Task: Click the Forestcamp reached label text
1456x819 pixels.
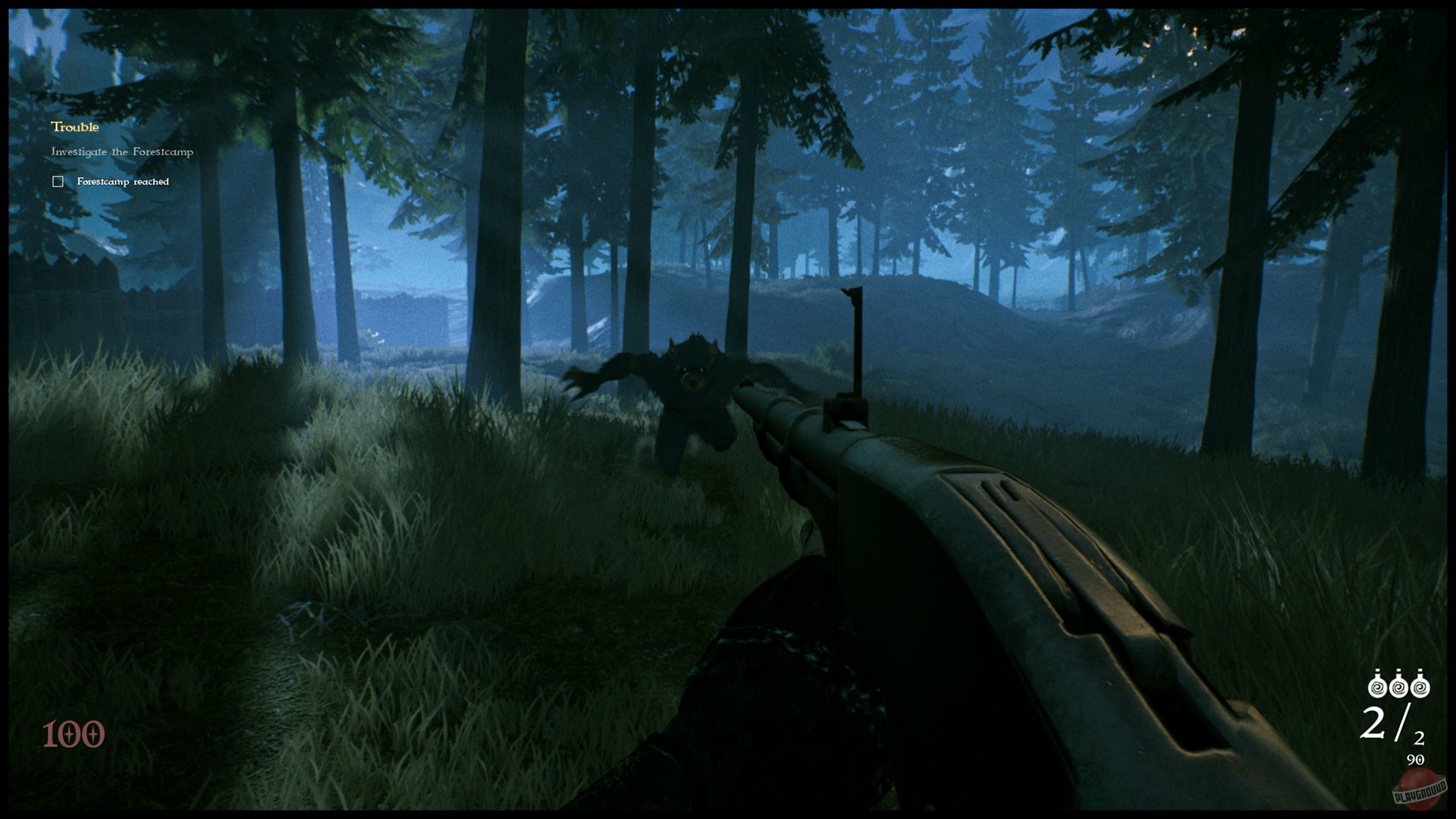Action: tap(121, 181)
